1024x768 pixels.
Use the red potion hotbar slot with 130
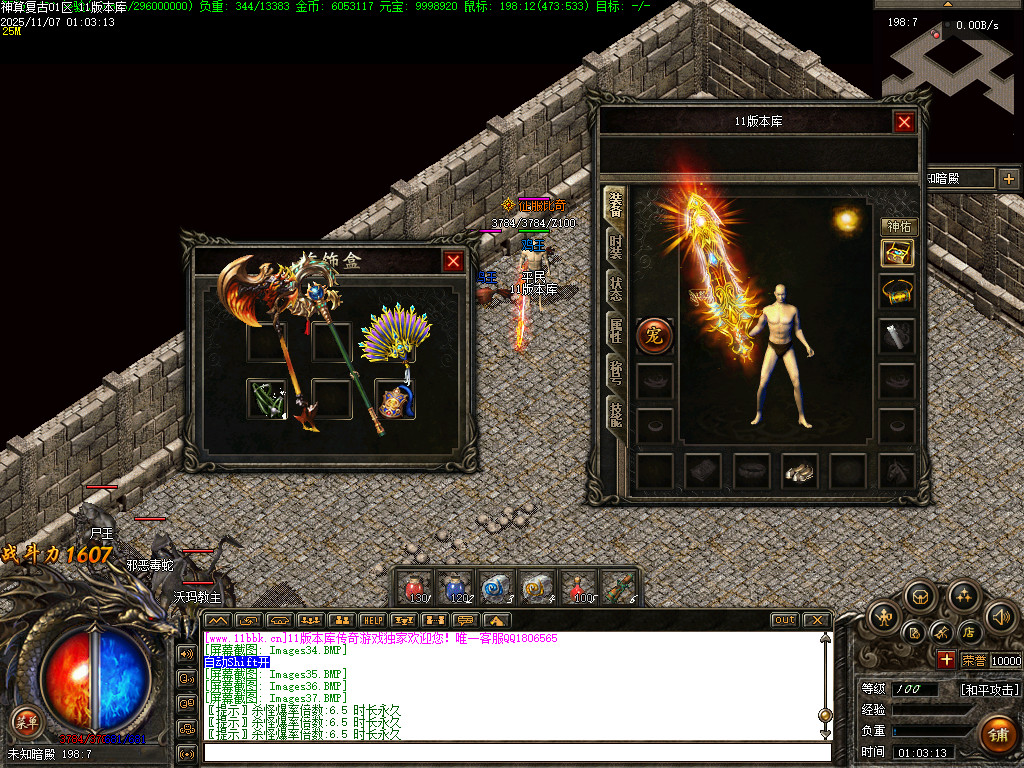[x=415, y=587]
